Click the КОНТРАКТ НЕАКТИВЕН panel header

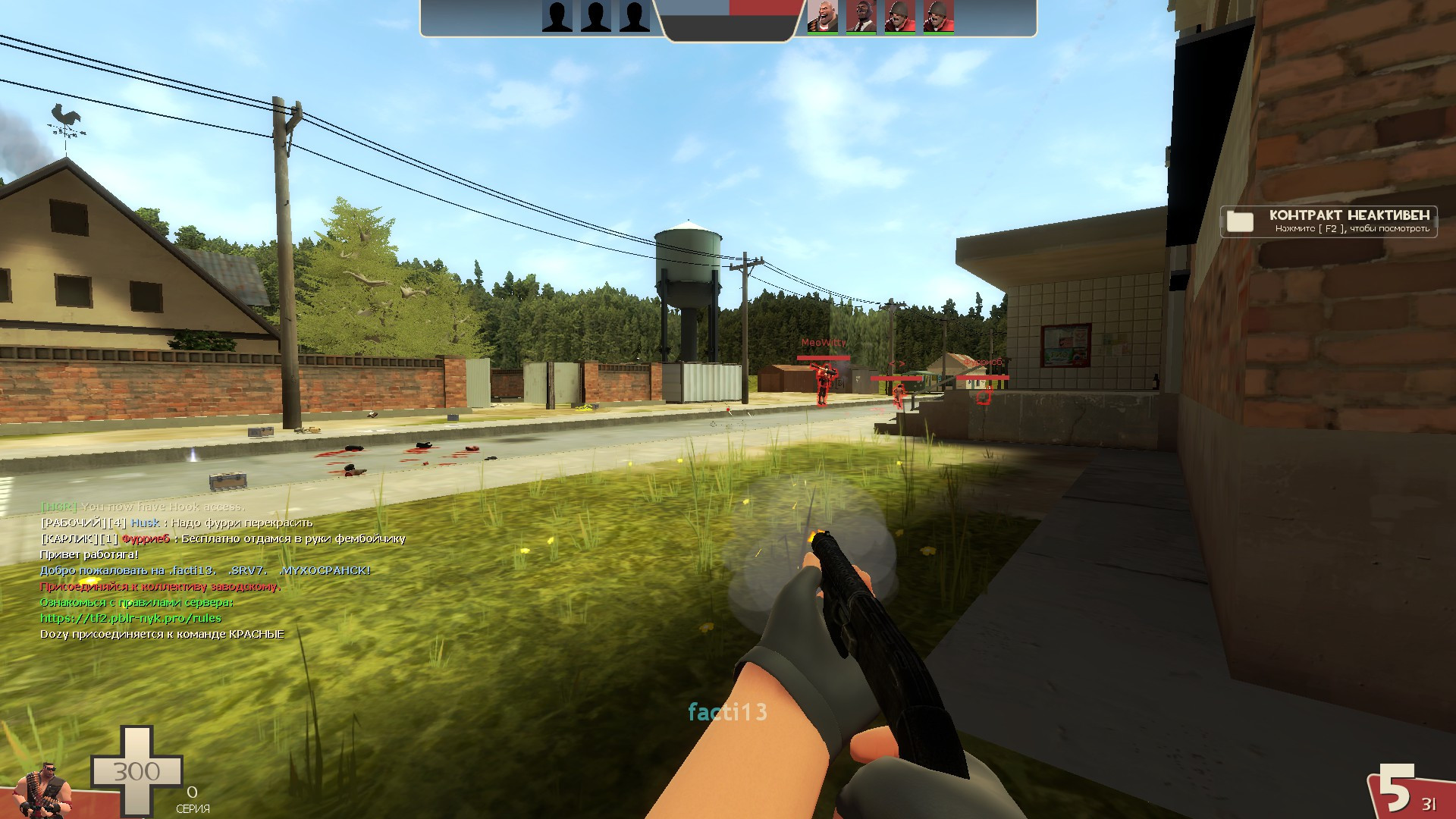point(1349,215)
